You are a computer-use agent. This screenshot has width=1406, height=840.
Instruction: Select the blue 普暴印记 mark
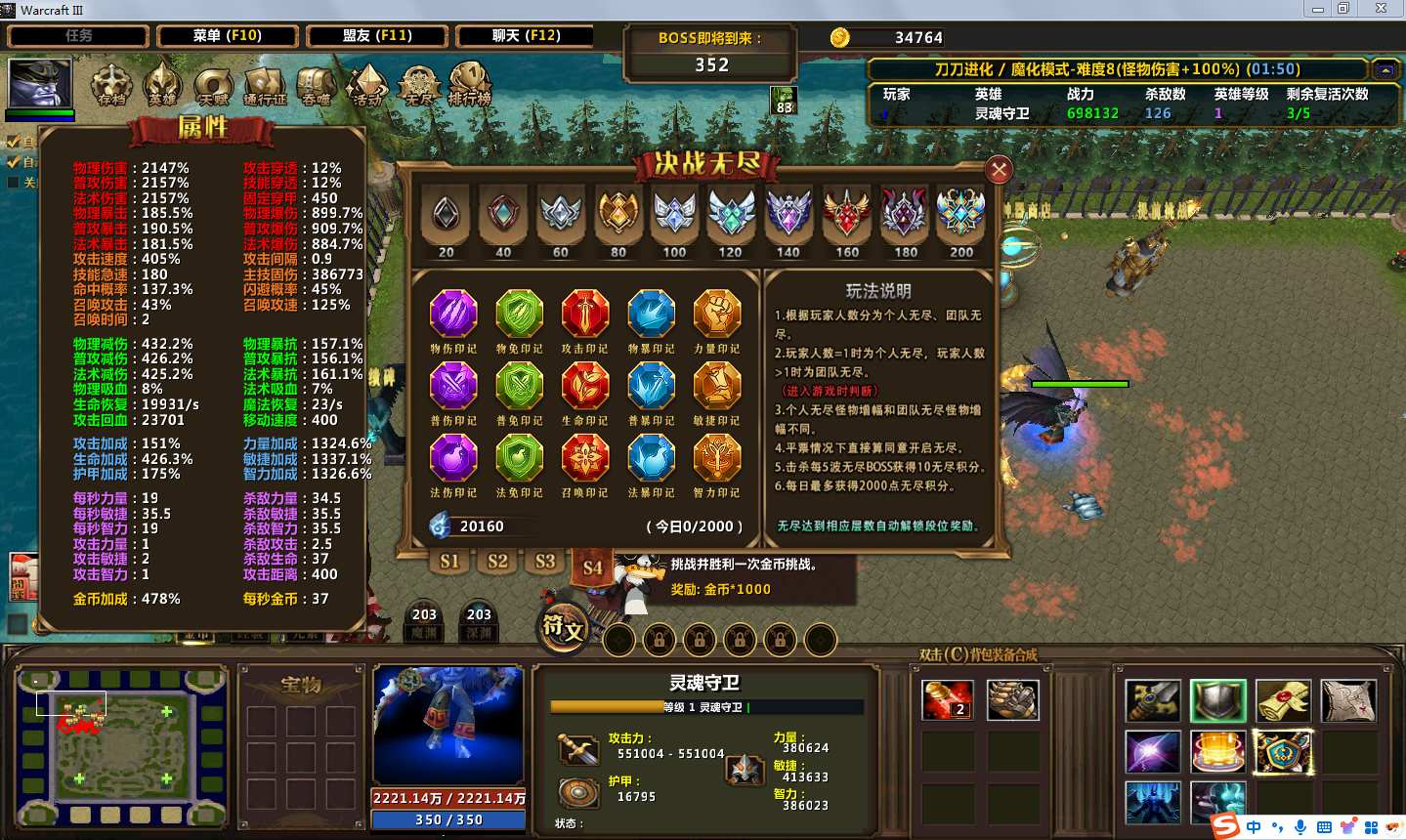651,387
